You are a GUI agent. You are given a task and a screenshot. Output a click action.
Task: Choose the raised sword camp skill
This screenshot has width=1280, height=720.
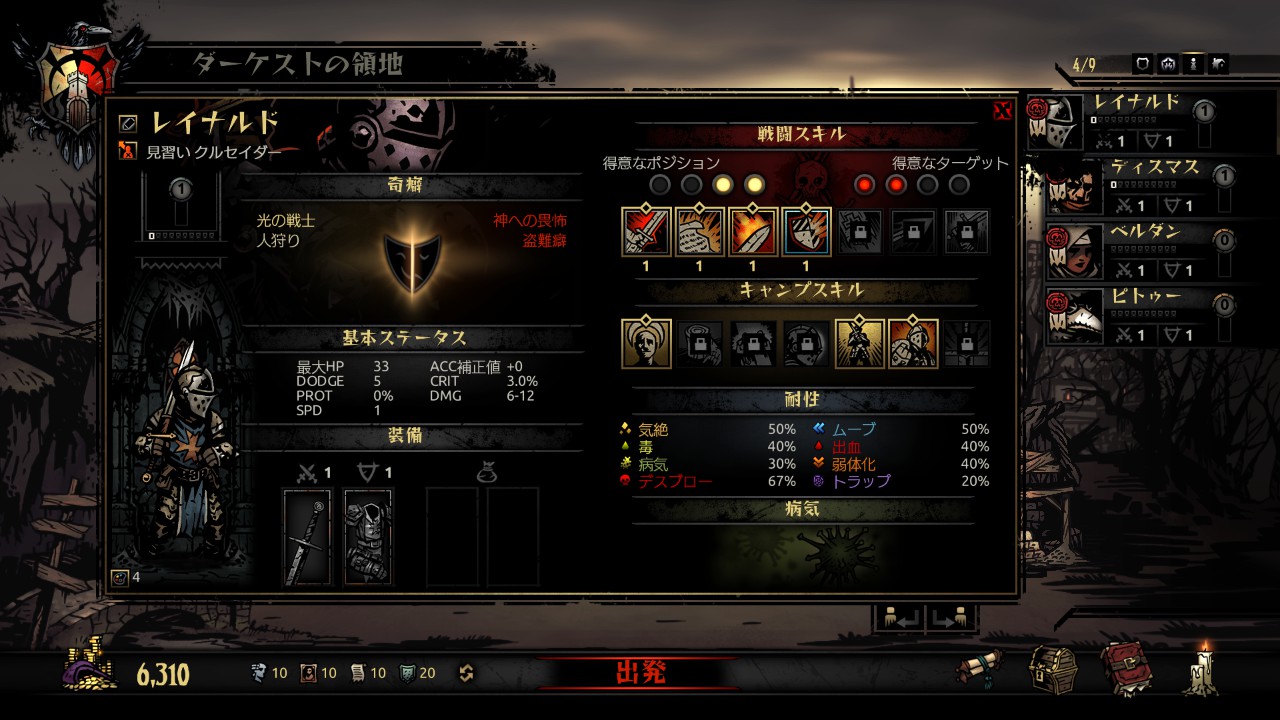860,343
